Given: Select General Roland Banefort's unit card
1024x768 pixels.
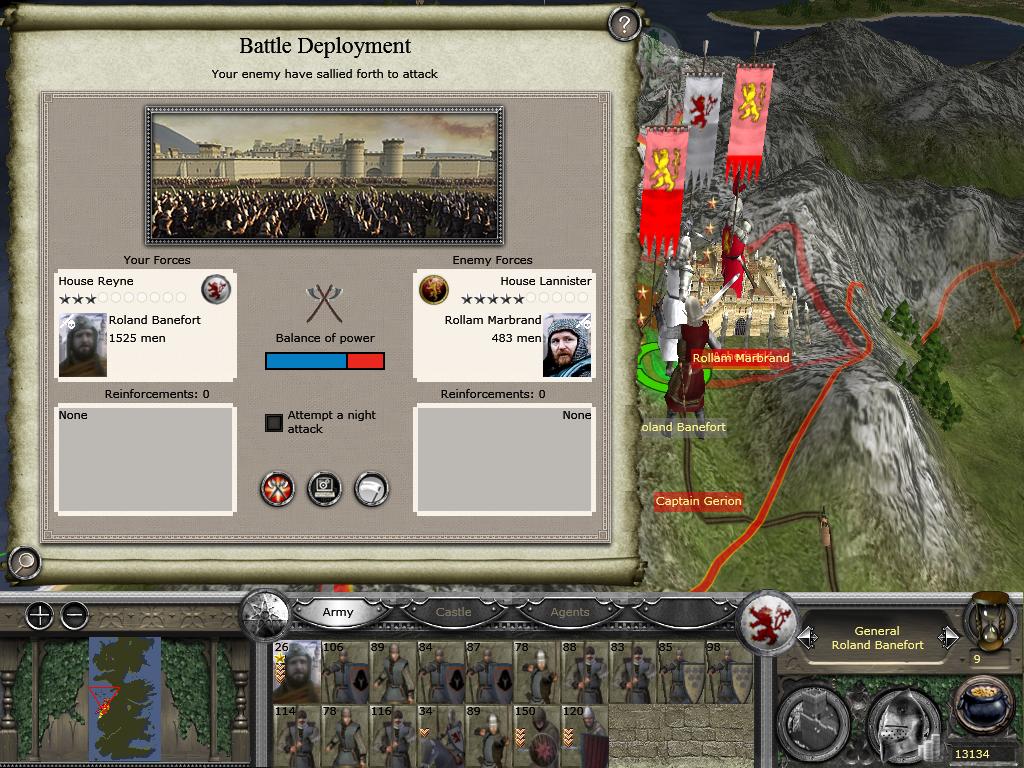Looking at the screenshot, I should tap(296, 672).
